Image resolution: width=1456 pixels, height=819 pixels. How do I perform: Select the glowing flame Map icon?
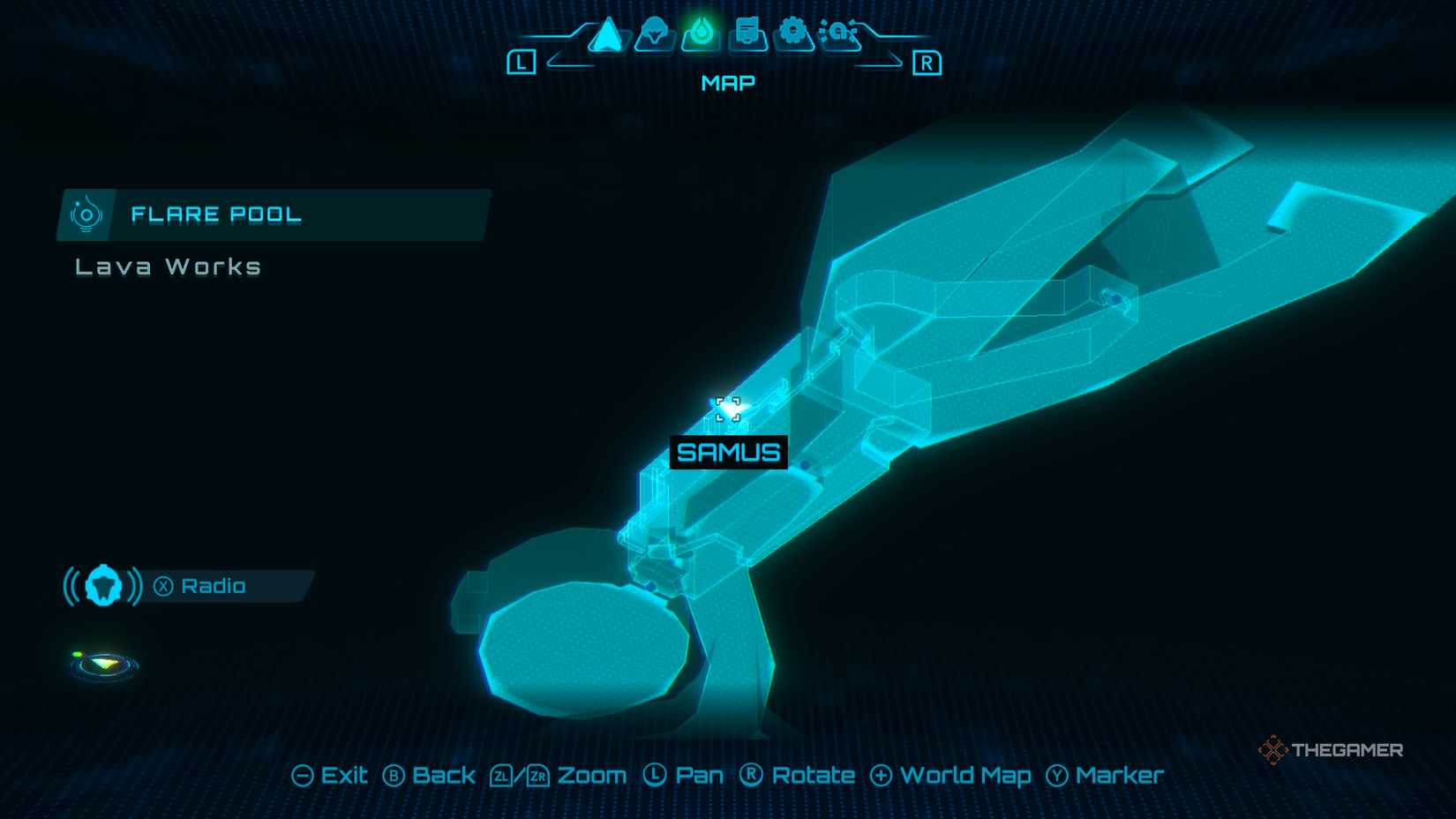tap(700, 34)
